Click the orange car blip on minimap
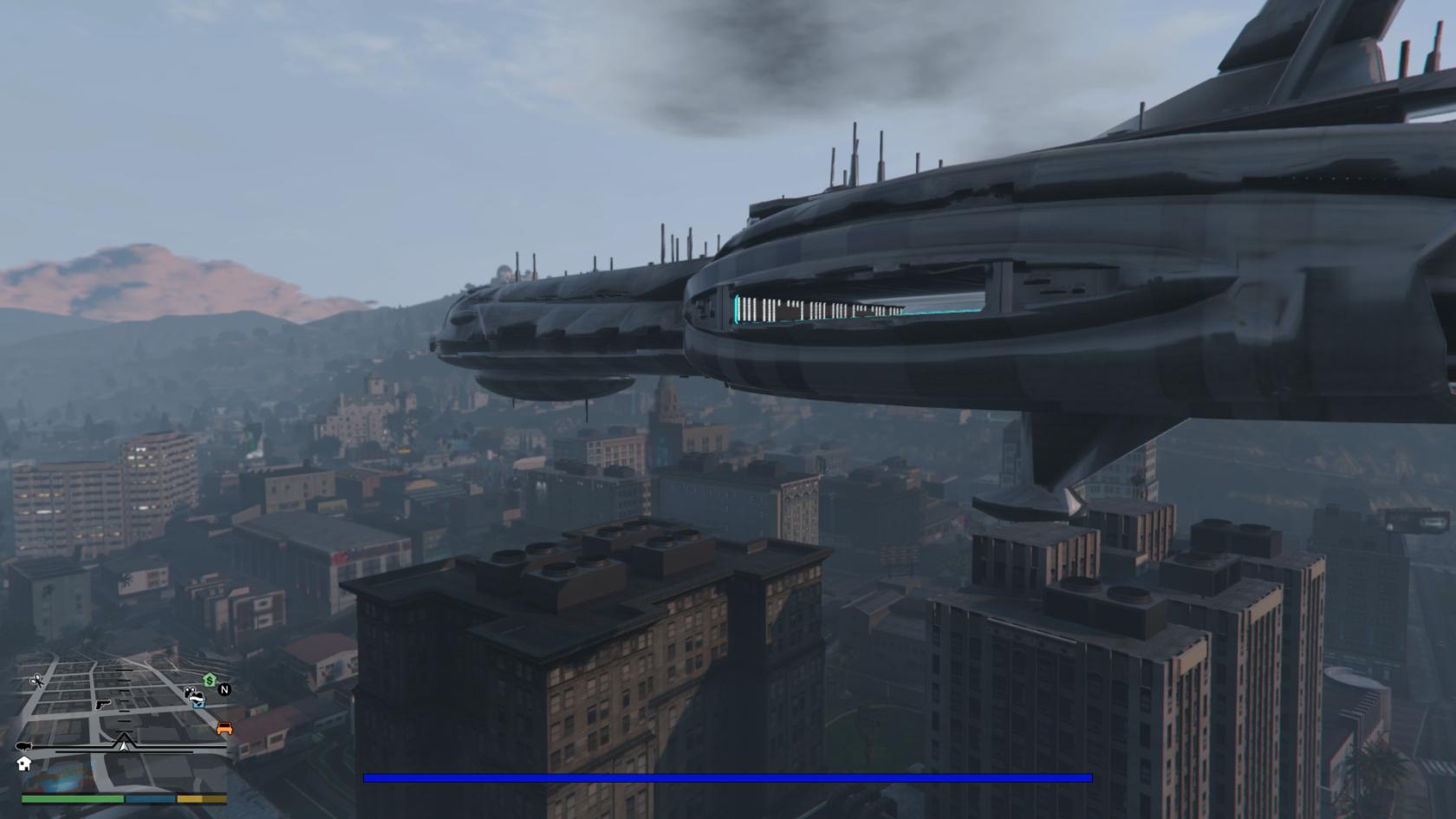Screen dimensions: 1456x819 click(224, 728)
